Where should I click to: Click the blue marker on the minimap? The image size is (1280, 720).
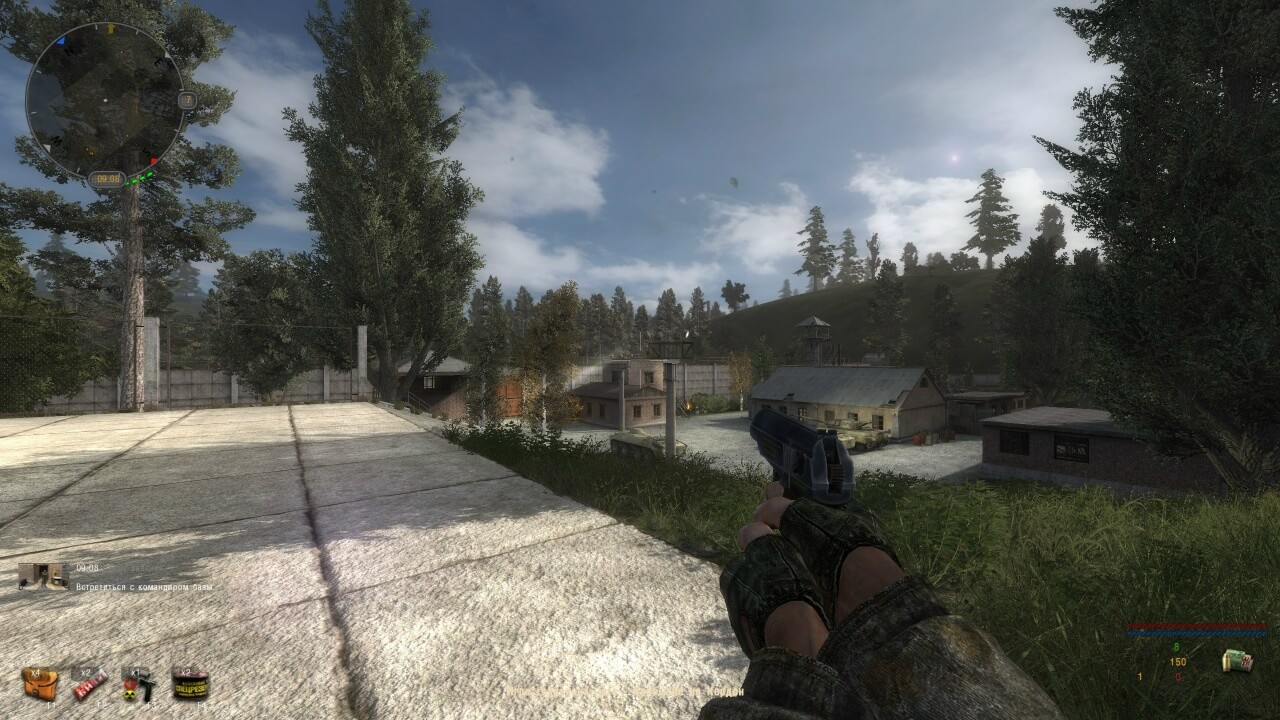click(61, 42)
